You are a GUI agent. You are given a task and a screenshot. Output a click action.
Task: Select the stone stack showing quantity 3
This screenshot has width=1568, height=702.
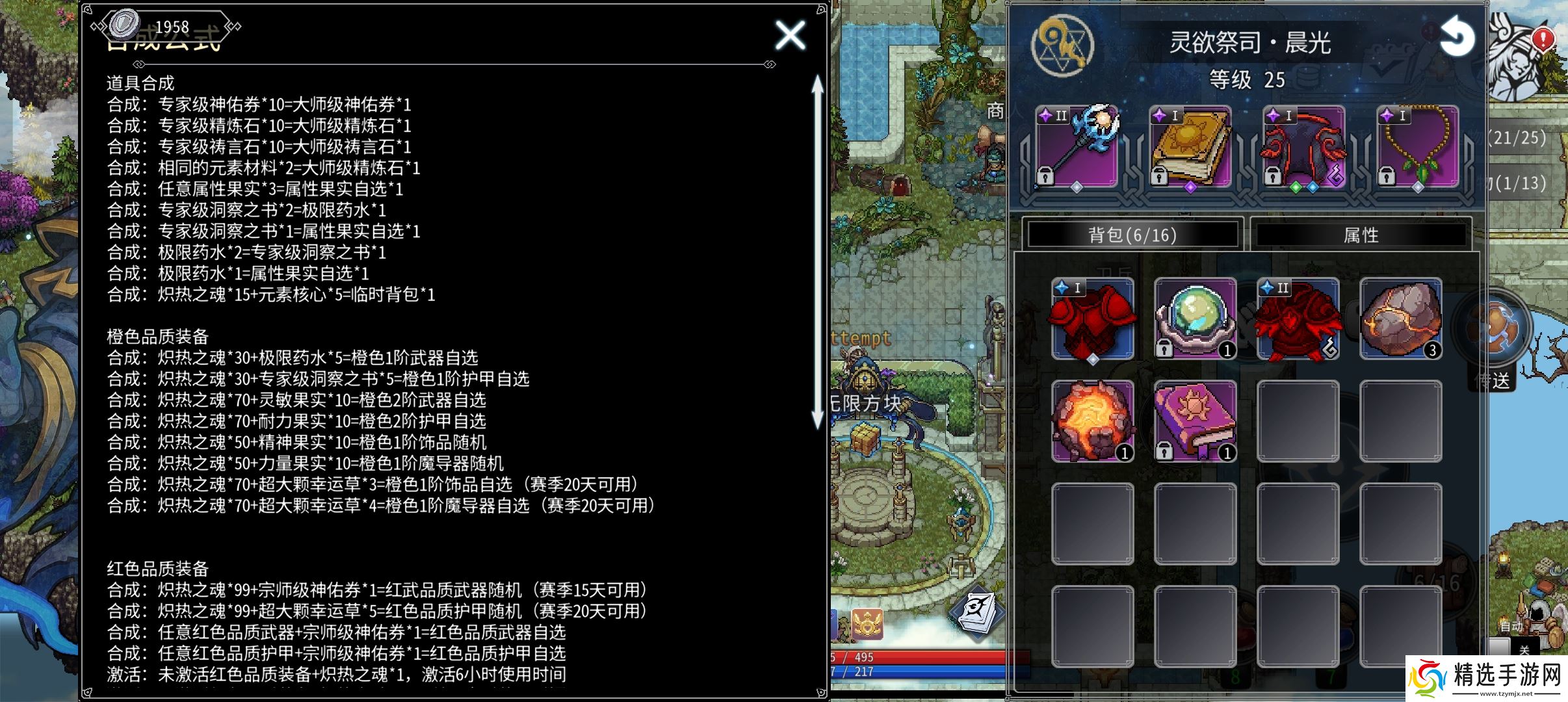tap(1401, 318)
